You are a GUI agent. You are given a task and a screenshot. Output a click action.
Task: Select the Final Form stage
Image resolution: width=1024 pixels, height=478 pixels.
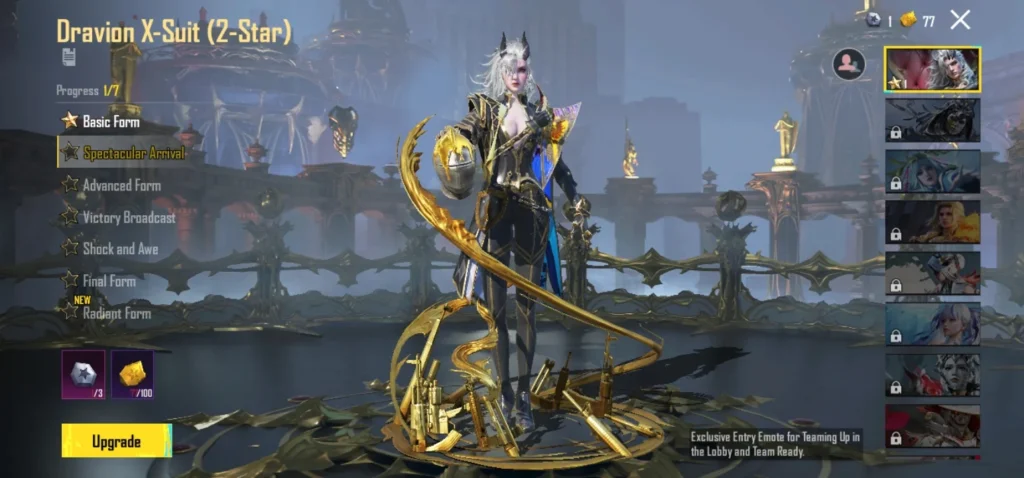[108, 281]
